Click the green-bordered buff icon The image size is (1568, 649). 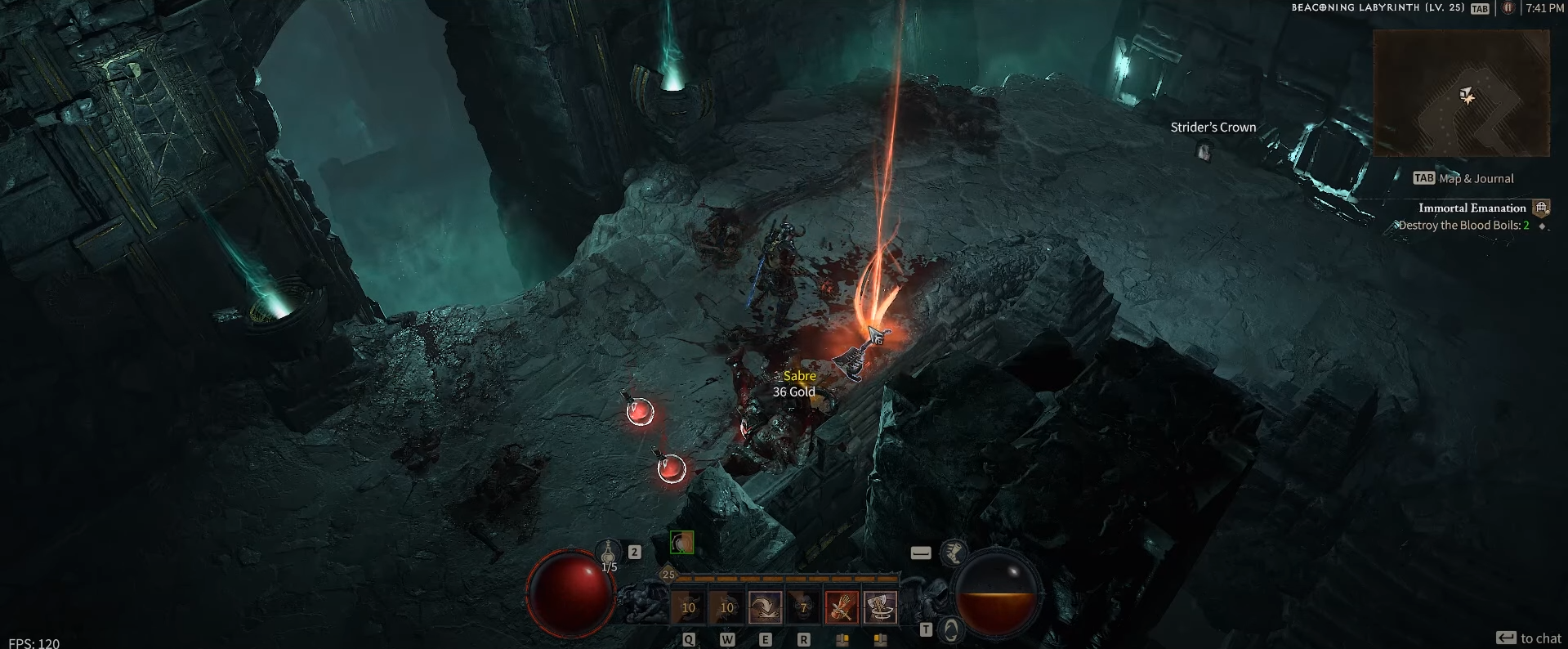pos(681,542)
